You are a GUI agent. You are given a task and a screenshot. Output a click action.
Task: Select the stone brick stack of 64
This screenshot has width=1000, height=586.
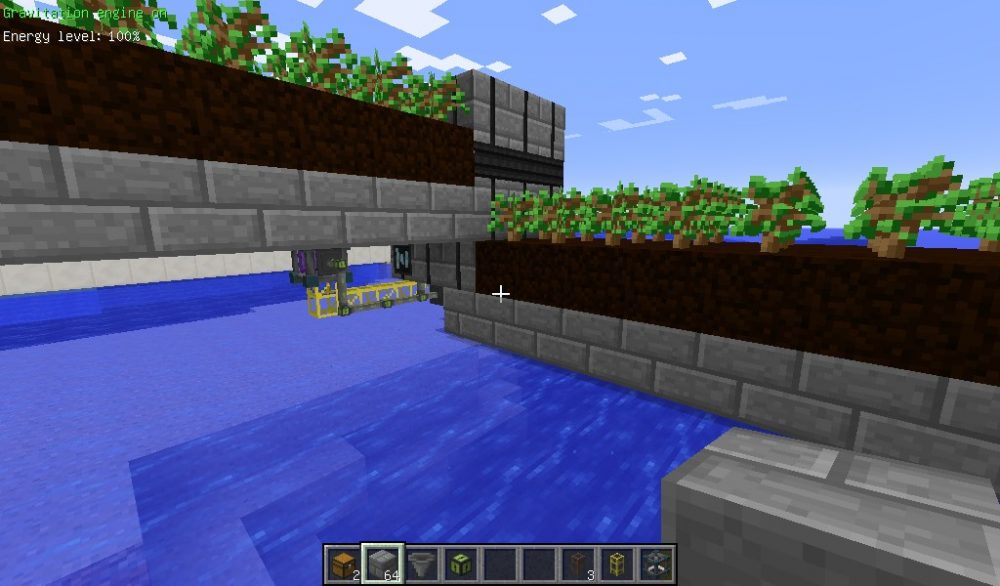click(x=382, y=564)
